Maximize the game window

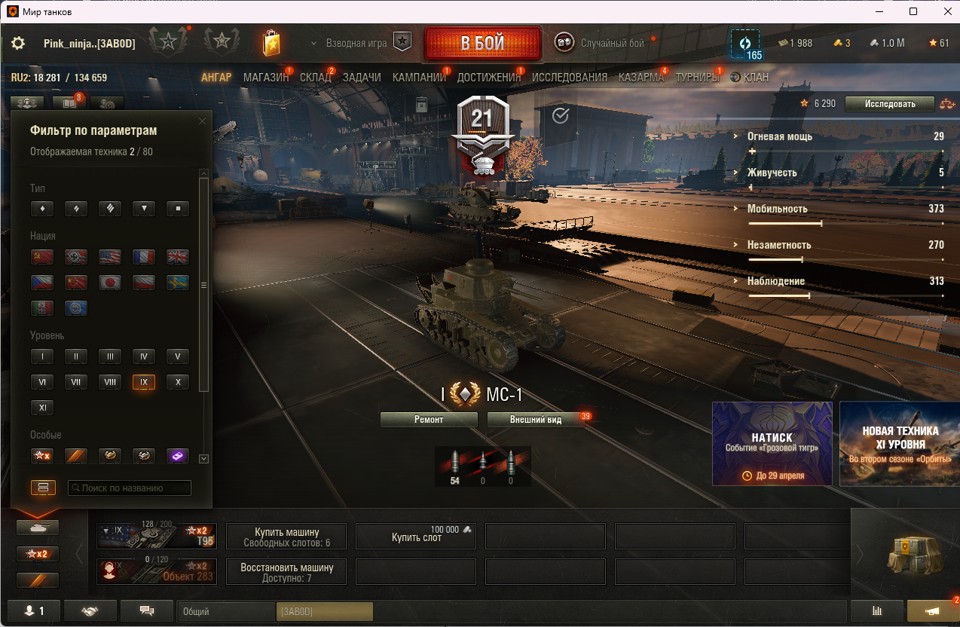(913, 11)
